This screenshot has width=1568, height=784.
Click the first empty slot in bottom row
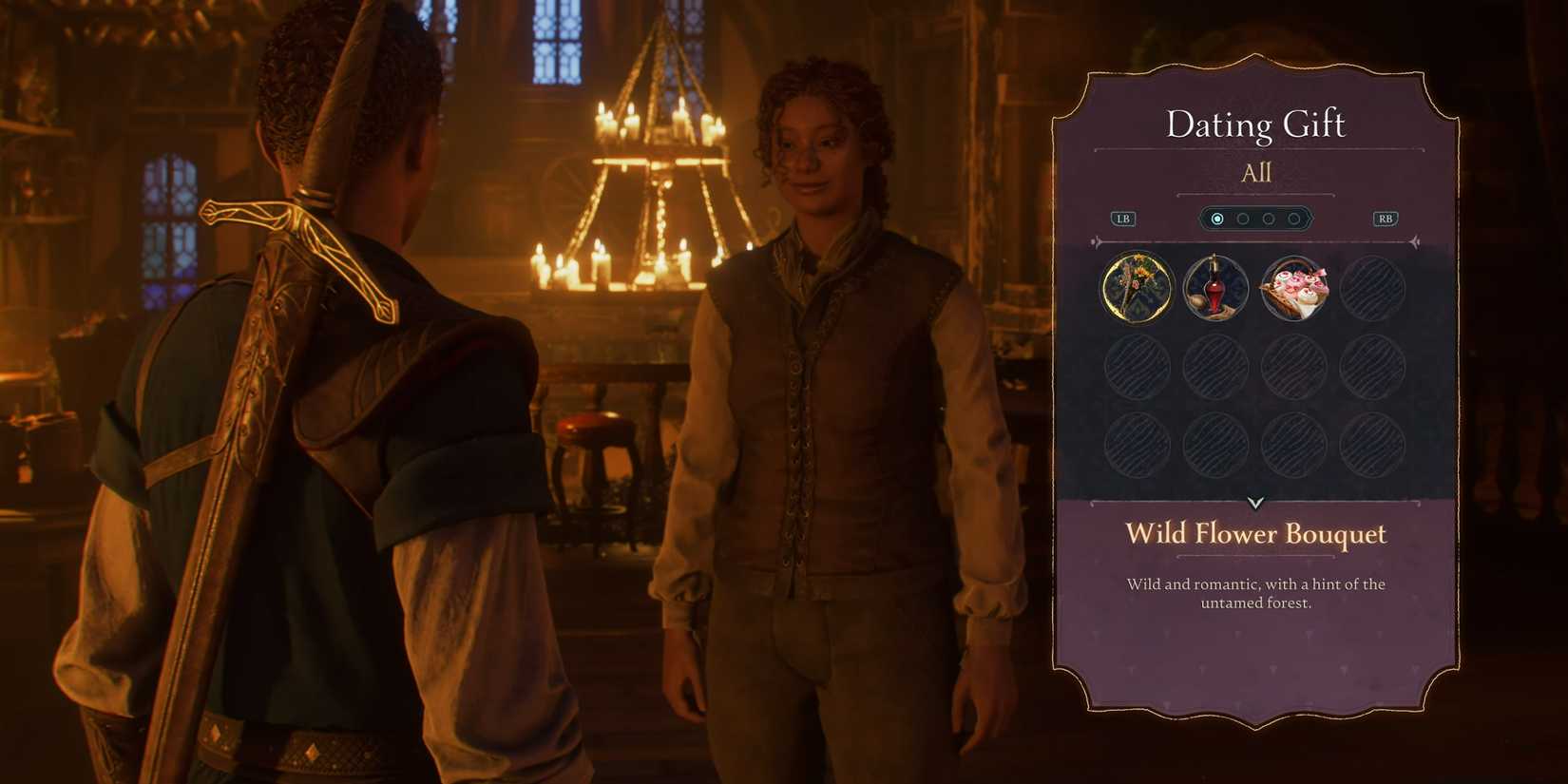(1136, 443)
